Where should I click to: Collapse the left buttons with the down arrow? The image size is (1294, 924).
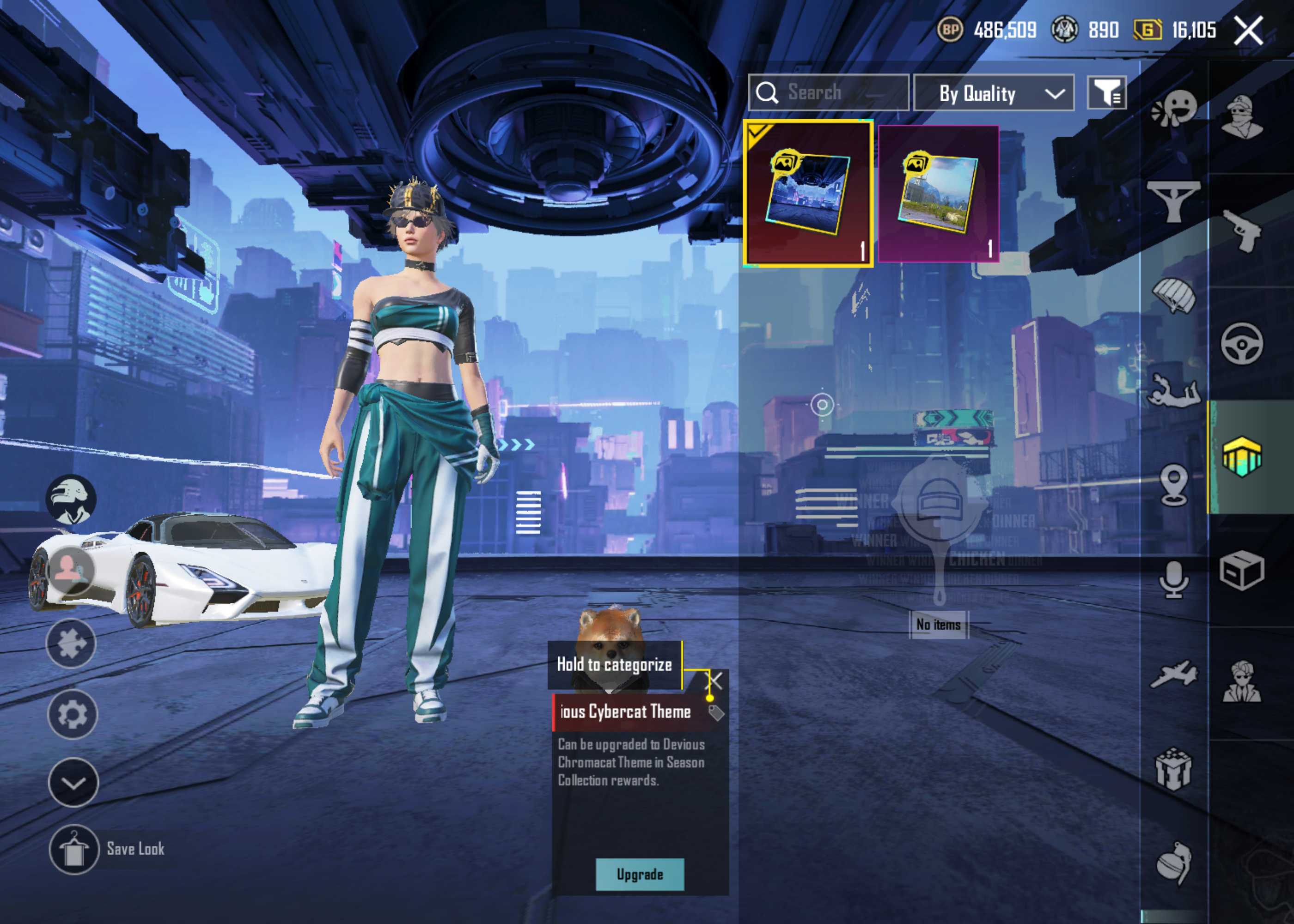pyautogui.click(x=73, y=783)
